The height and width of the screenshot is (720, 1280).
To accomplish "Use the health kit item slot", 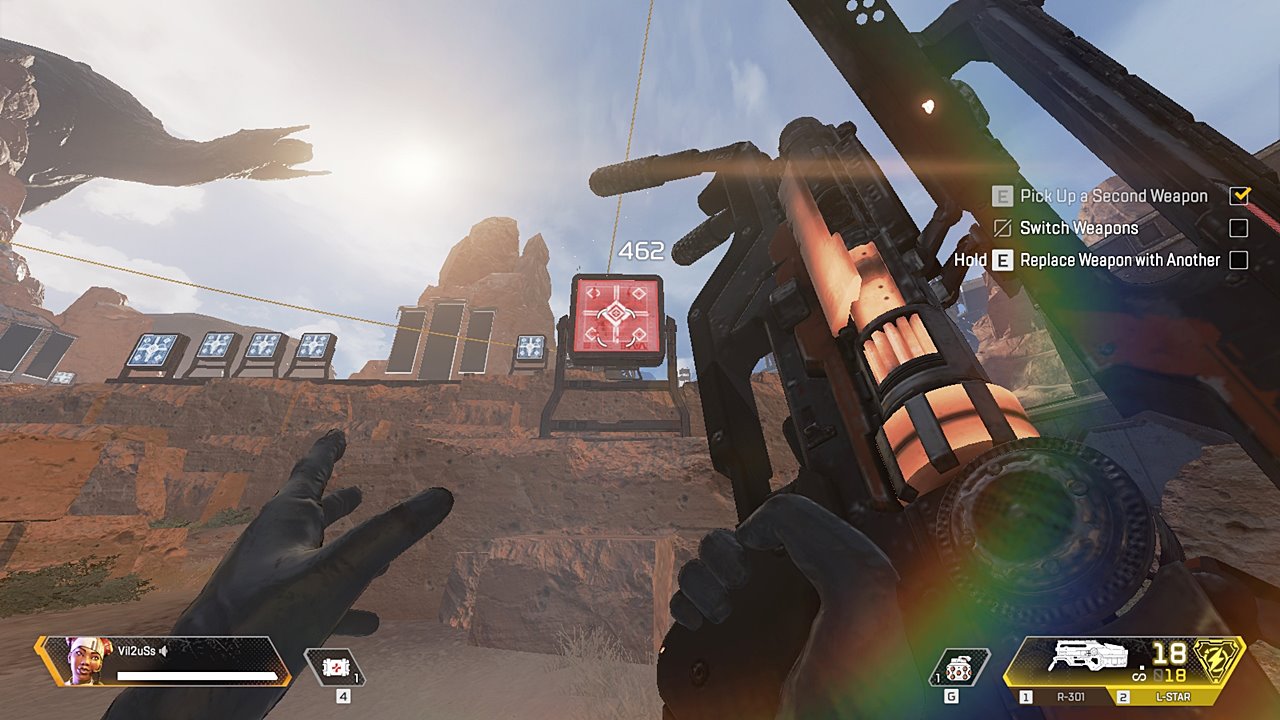I will click(336, 667).
